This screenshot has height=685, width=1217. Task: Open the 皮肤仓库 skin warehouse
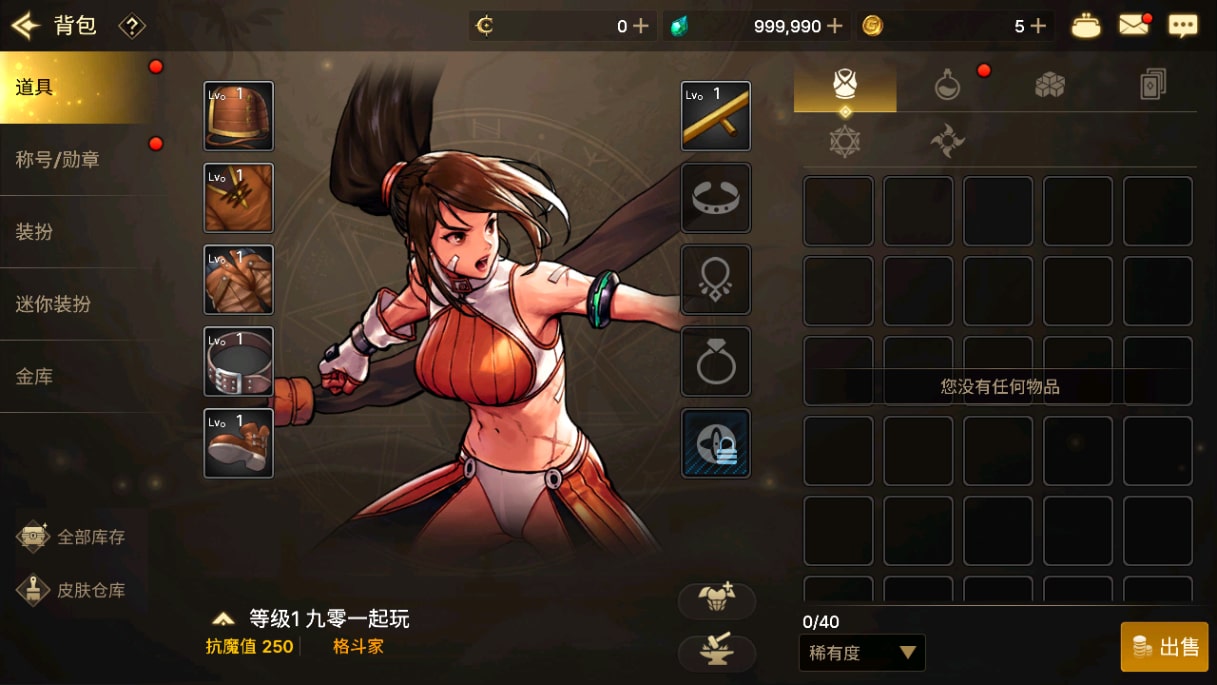tap(74, 590)
